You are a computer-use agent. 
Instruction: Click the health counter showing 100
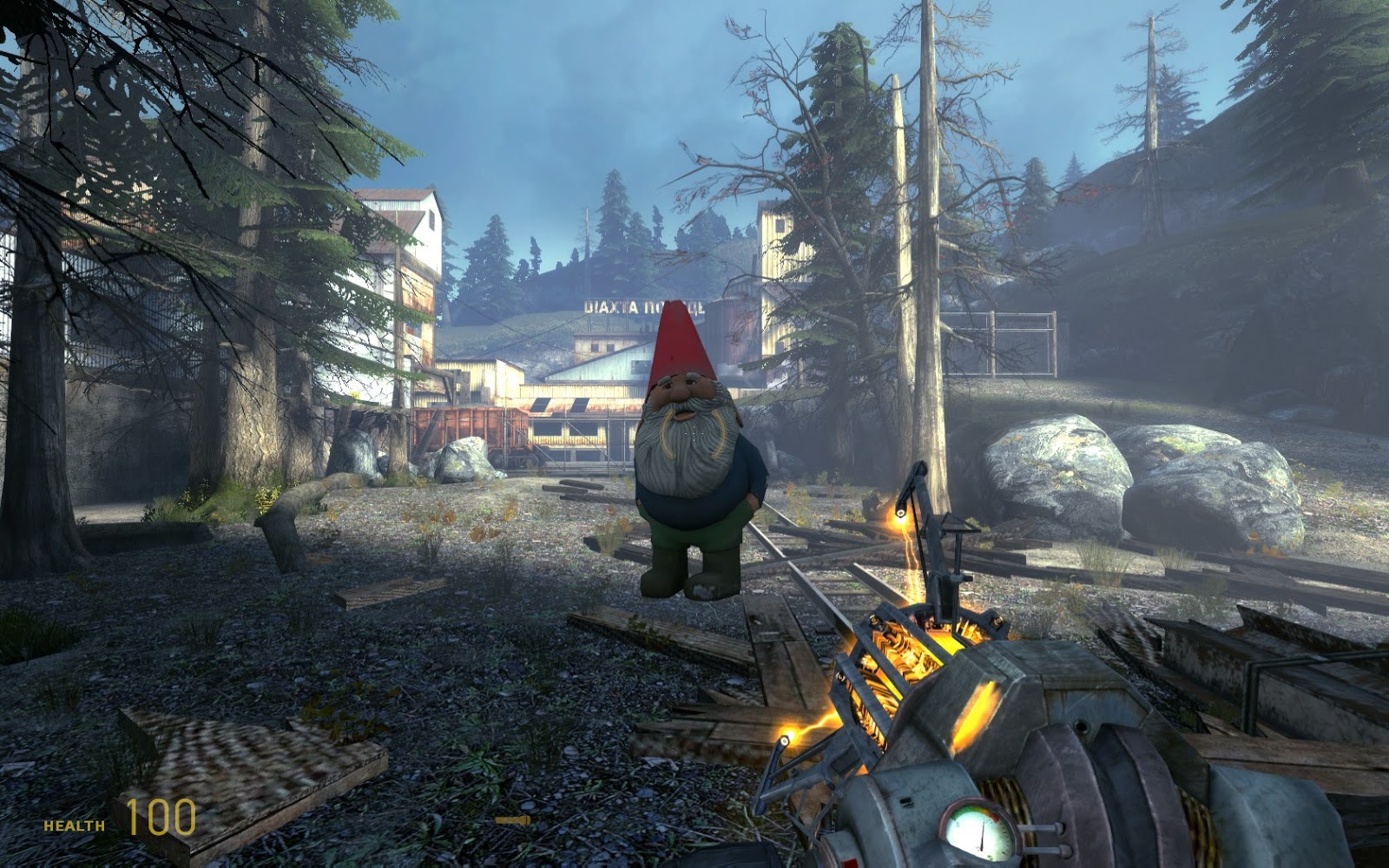click(x=161, y=816)
